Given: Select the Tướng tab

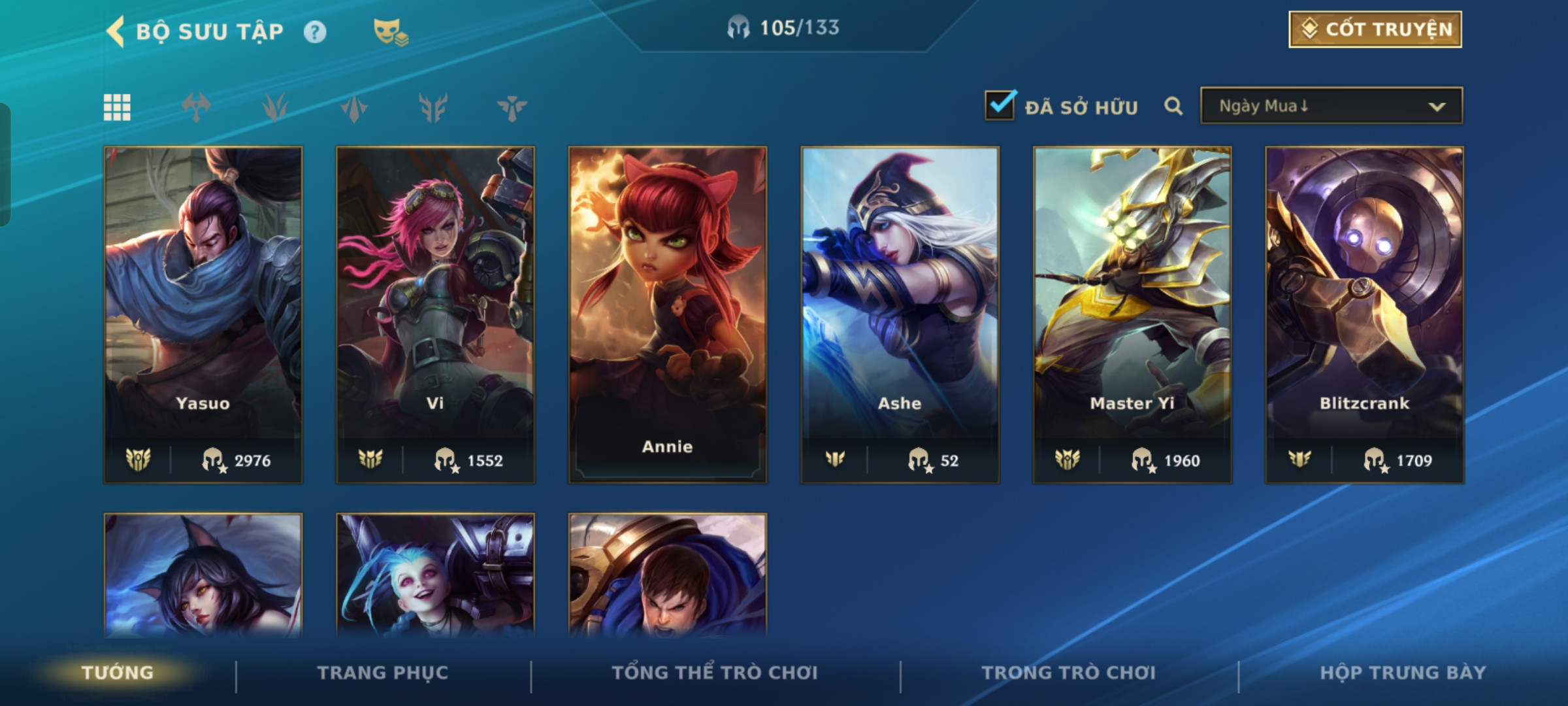Looking at the screenshot, I should click(118, 673).
